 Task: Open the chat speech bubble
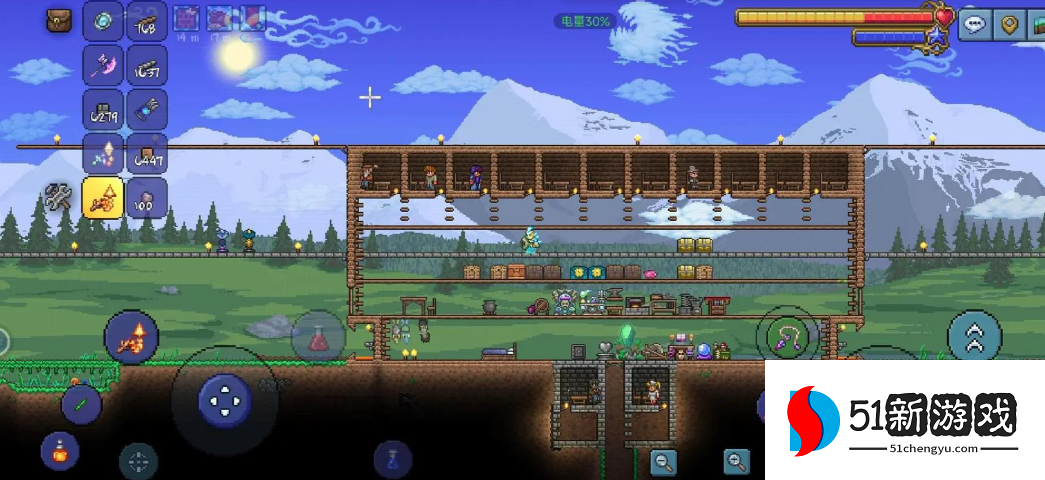tap(975, 25)
